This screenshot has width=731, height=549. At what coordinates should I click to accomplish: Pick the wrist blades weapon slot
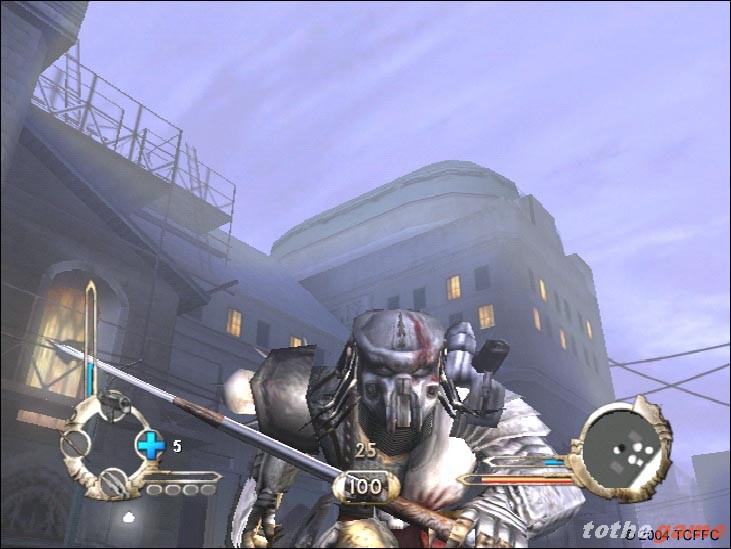coord(116,482)
